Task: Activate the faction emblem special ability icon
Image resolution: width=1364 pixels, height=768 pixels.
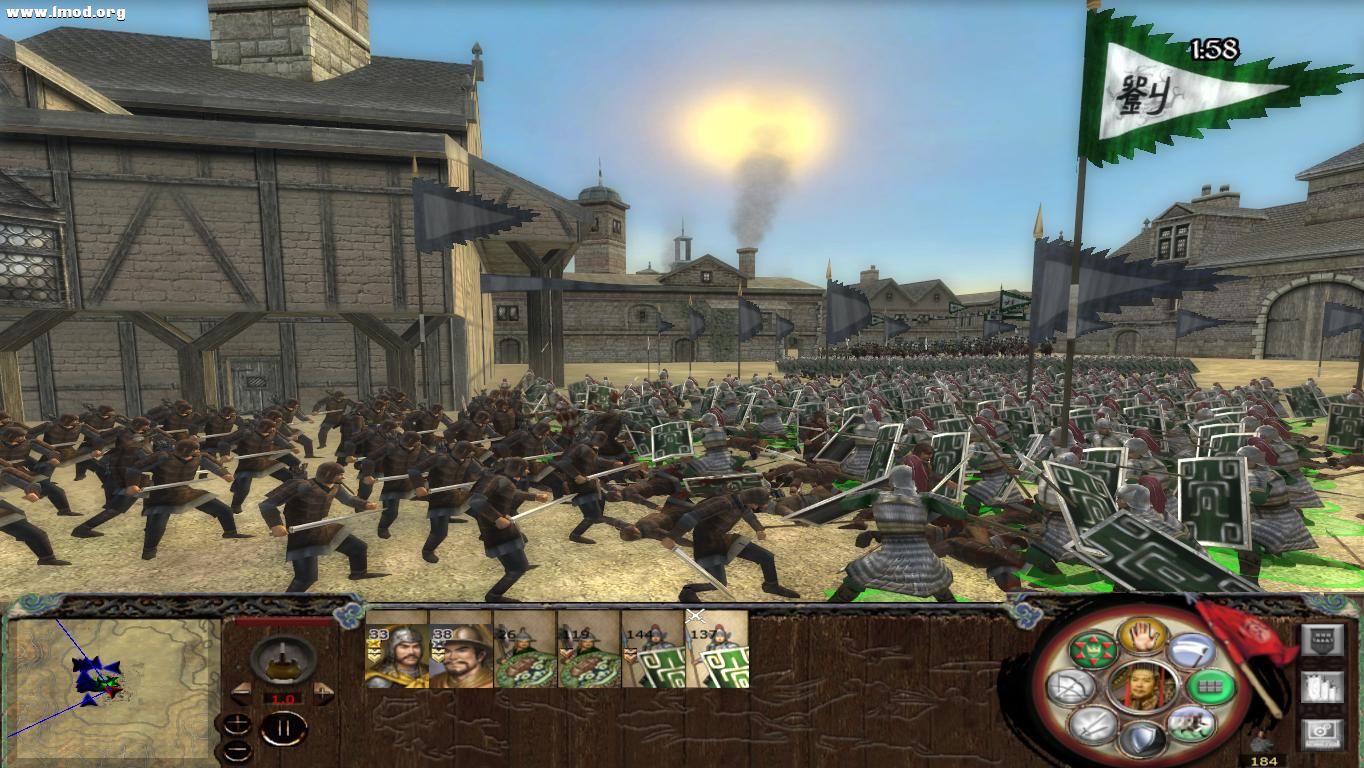Action: pyautogui.click(x=1093, y=651)
